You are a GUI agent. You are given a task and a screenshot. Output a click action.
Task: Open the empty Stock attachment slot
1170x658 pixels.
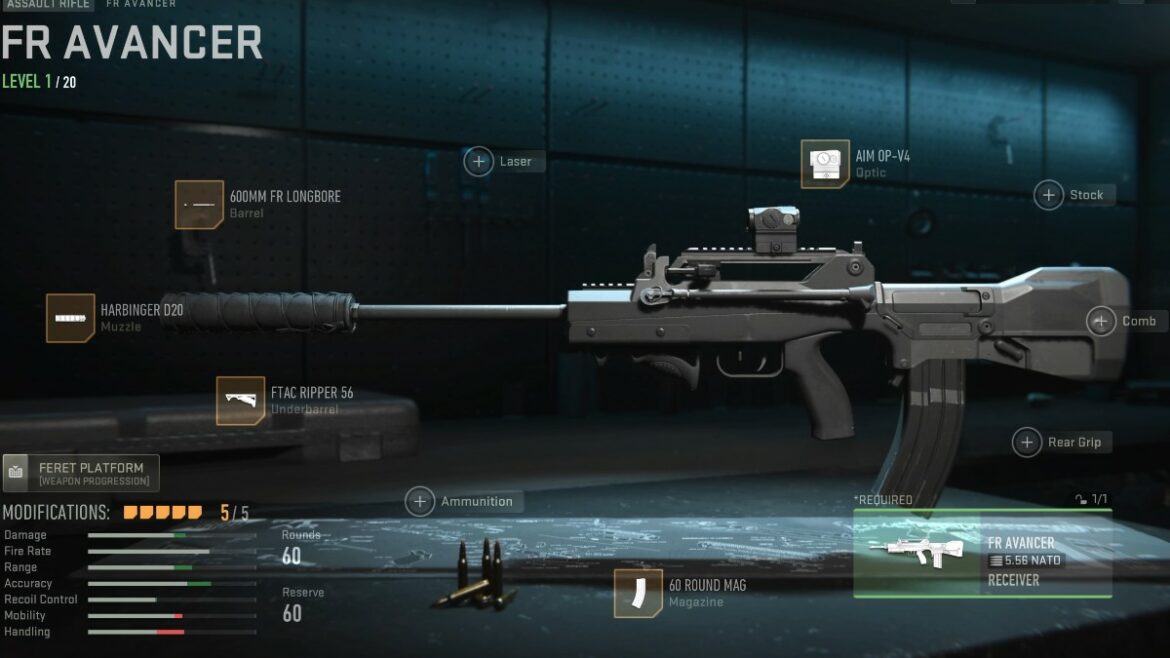[1048, 195]
